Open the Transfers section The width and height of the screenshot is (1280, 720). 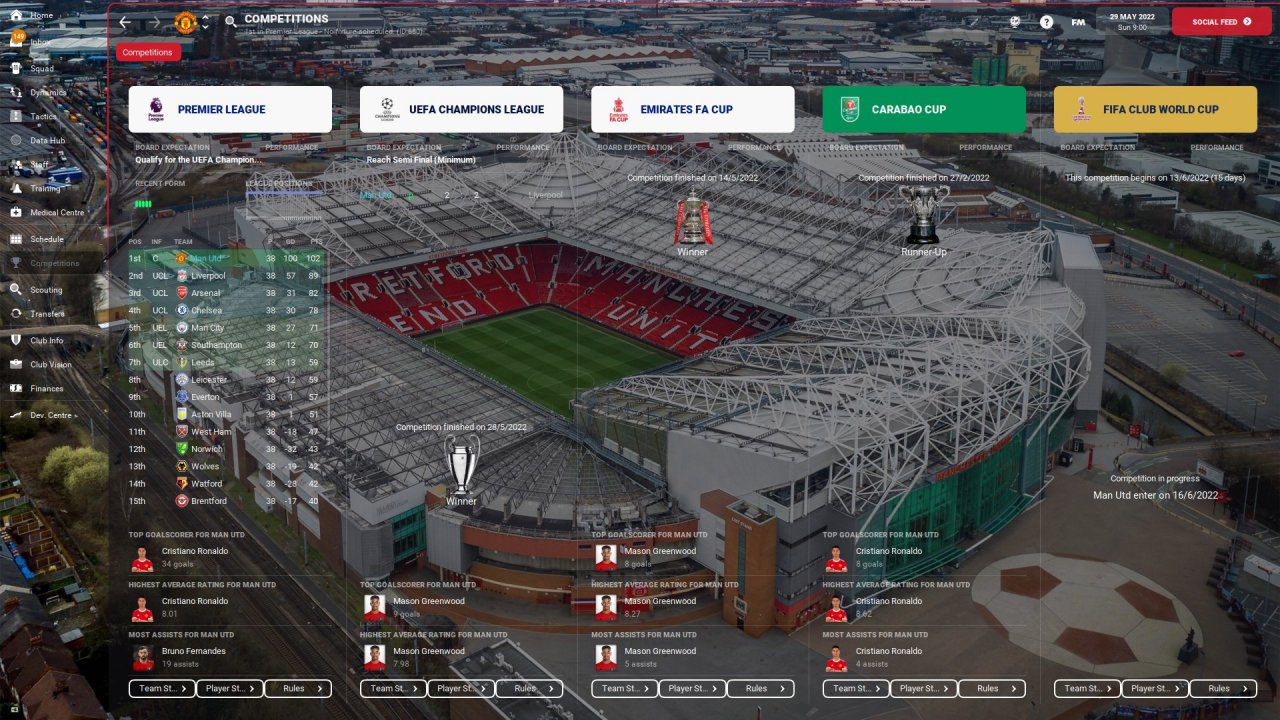(x=46, y=314)
